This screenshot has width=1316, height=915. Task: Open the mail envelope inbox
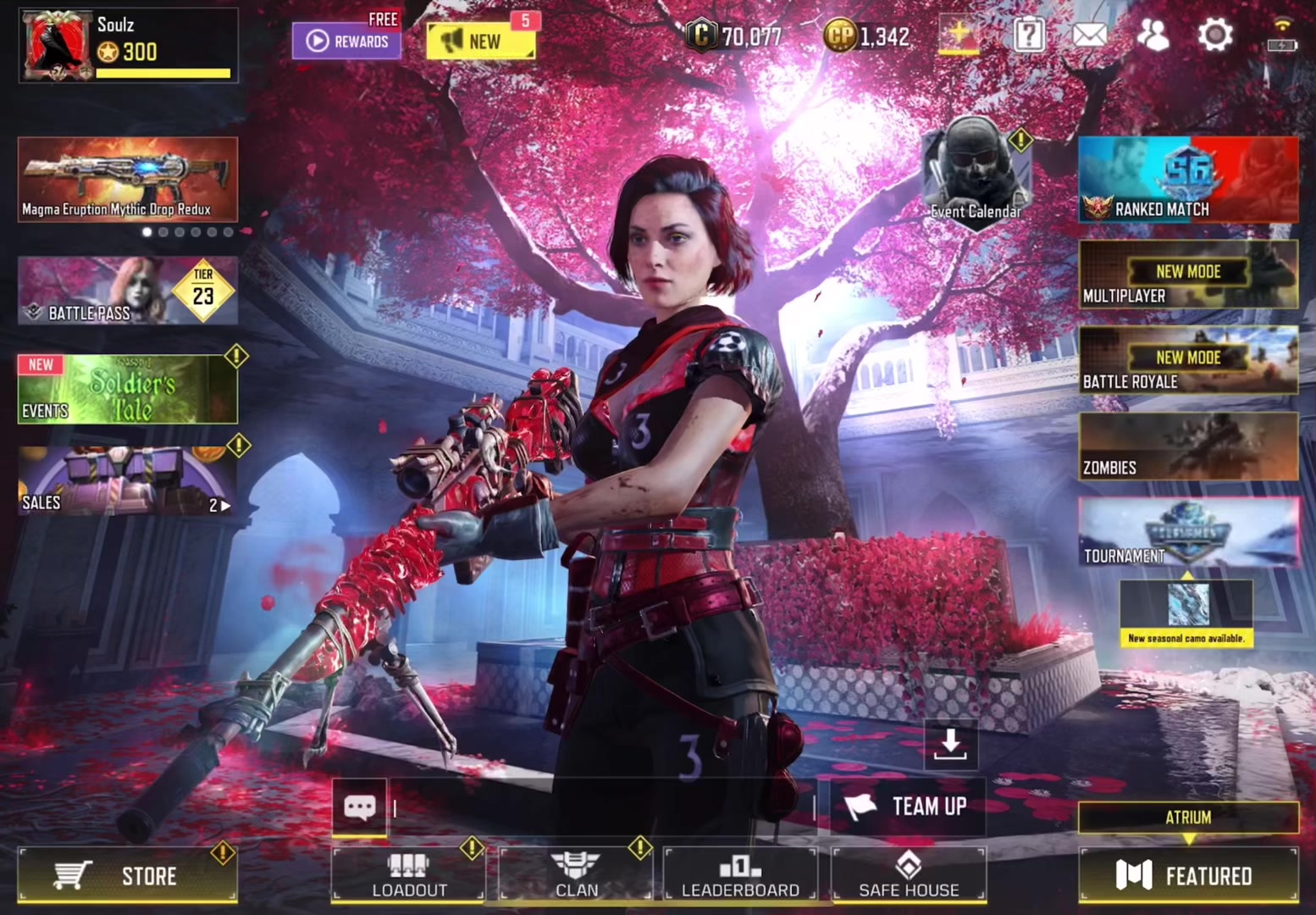click(x=1089, y=35)
